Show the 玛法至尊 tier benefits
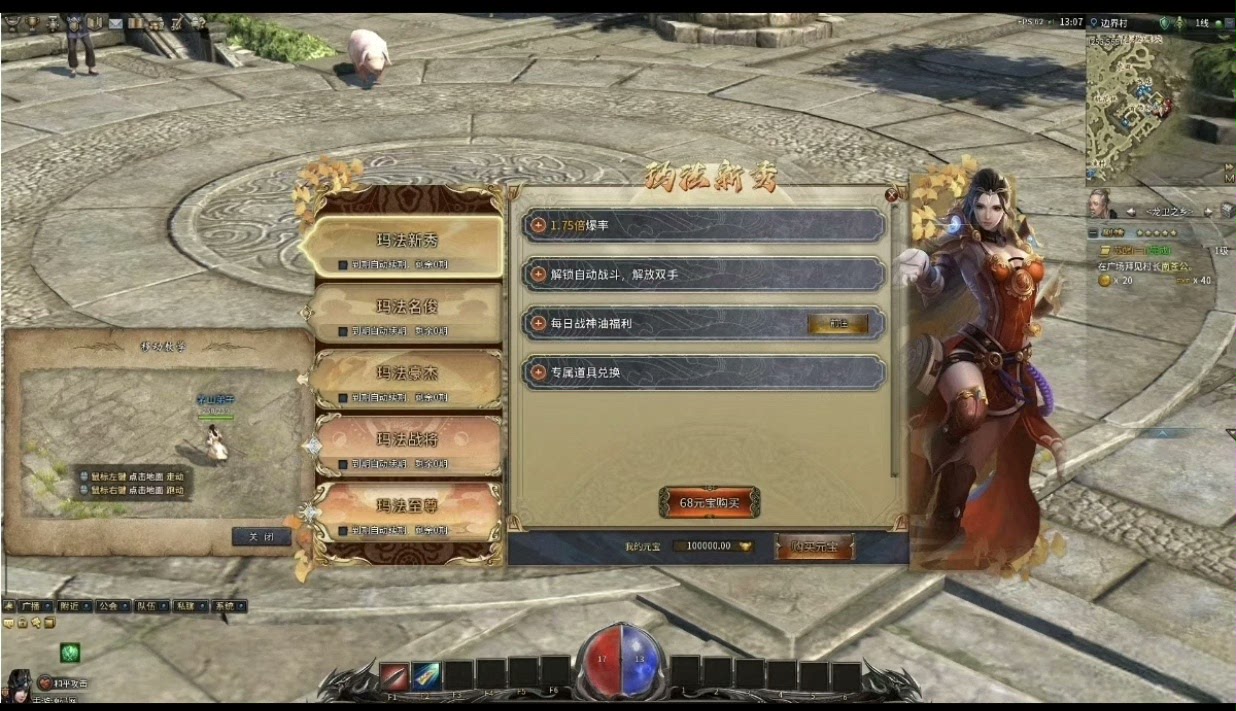The width and height of the screenshot is (1236, 711). [x=406, y=505]
